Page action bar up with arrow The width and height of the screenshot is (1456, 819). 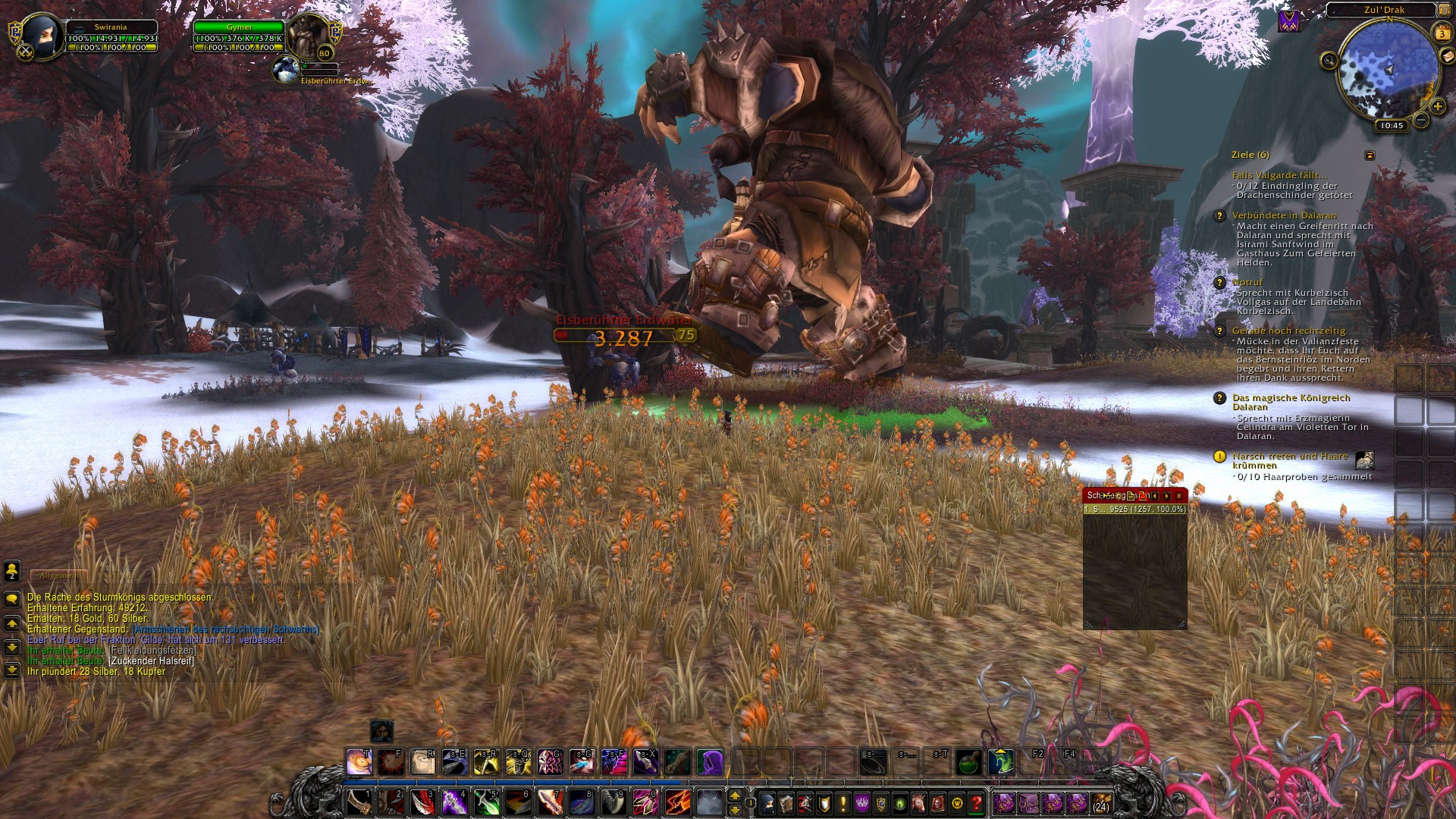point(734,795)
